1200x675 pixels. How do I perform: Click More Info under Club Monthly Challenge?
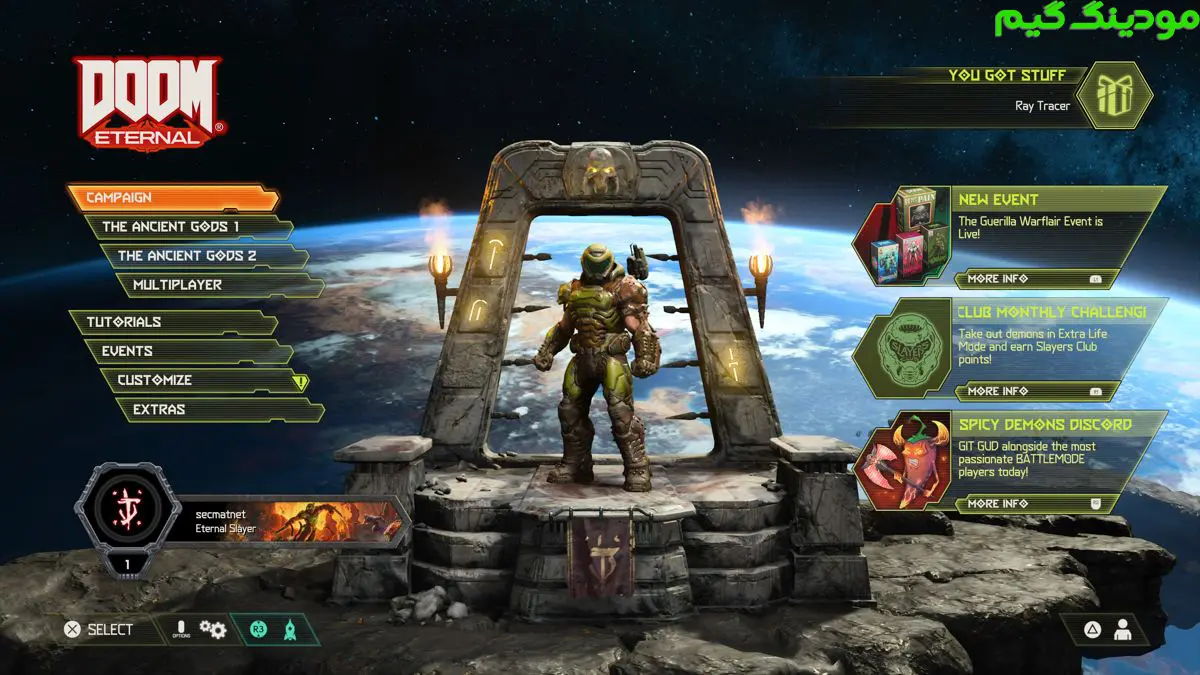click(x=1030, y=391)
